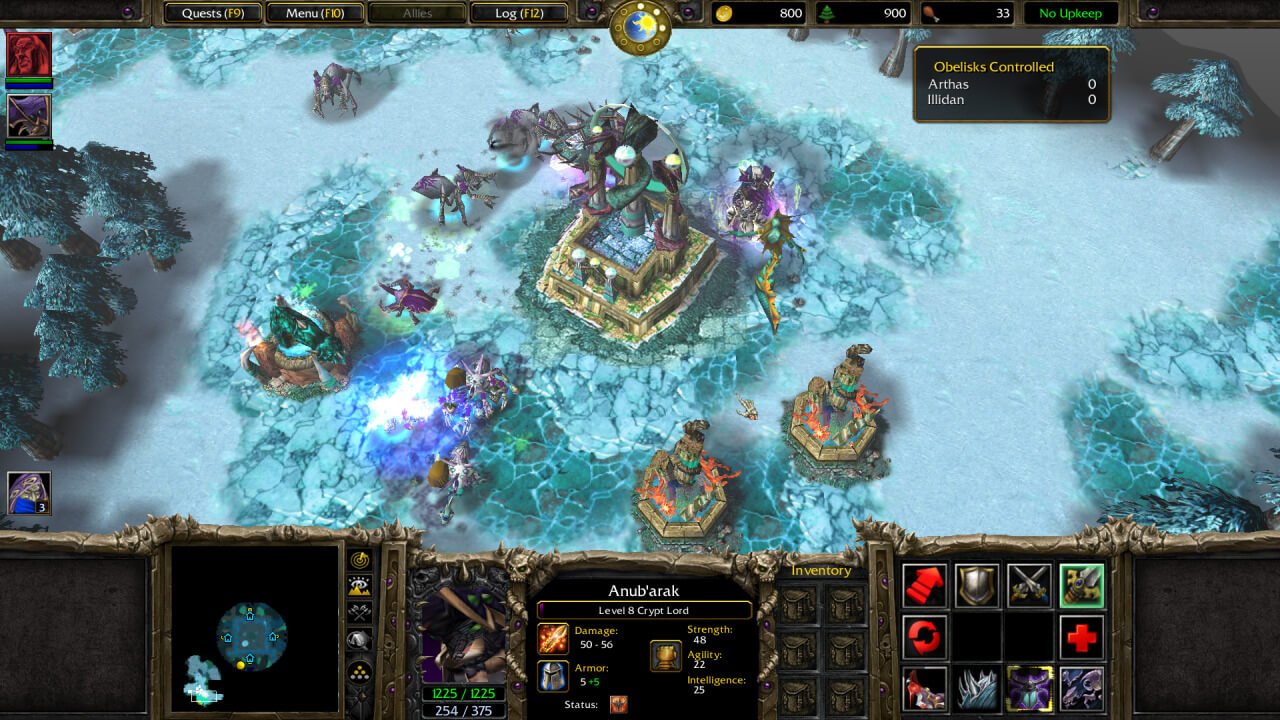Activate the Attack command
Image resolution: width=1280 pixels, height=720 pixels.
pos(1082,586)
